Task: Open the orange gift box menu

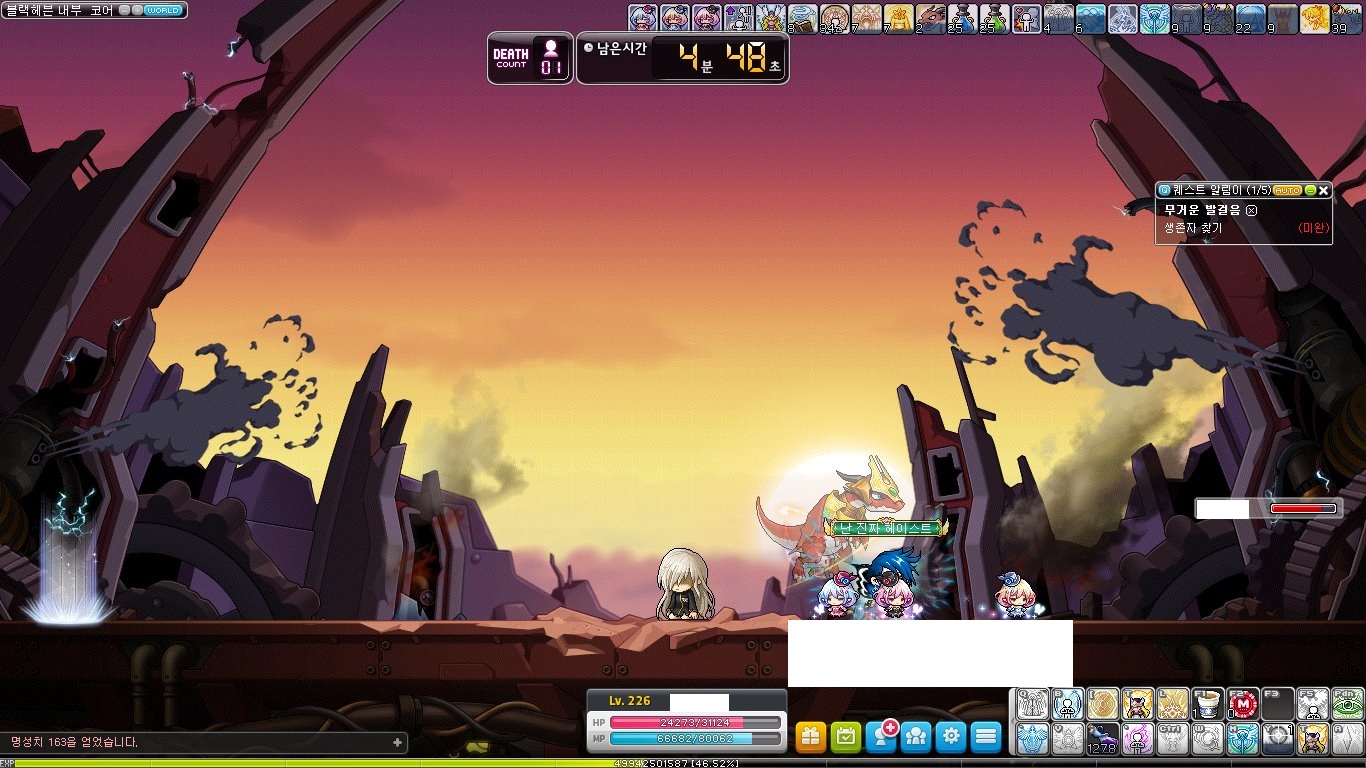Action: [811, 737]
